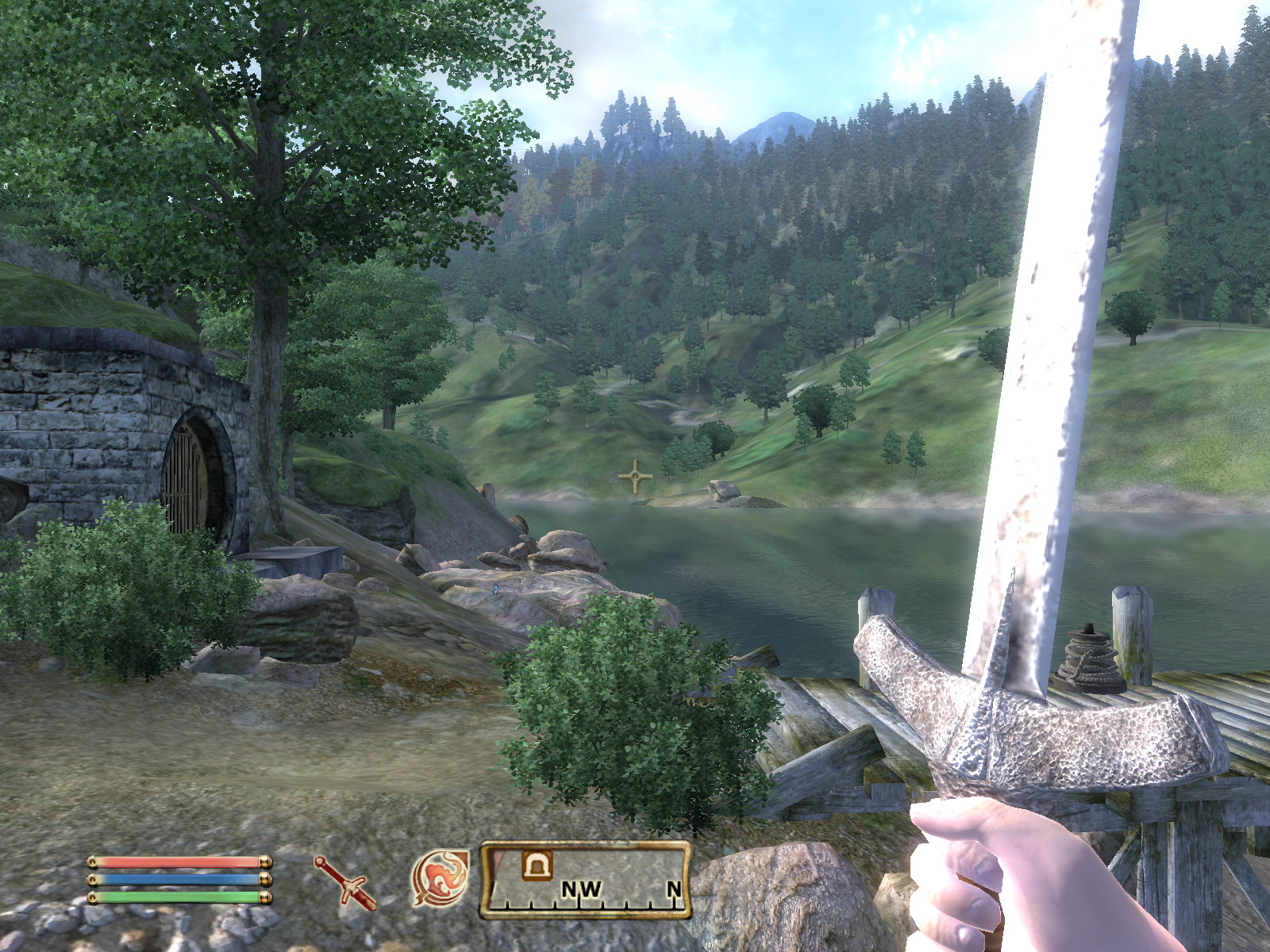Click the dungeon door marker on compass

click(537, 865)
